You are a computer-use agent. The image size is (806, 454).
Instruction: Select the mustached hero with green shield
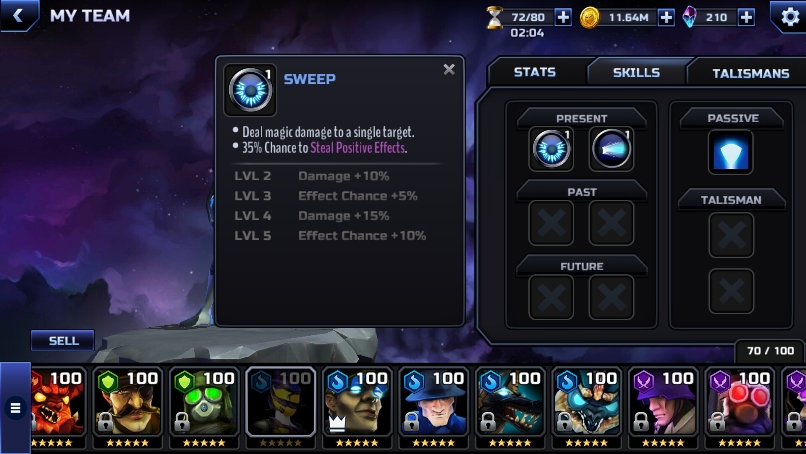point(128,404)
